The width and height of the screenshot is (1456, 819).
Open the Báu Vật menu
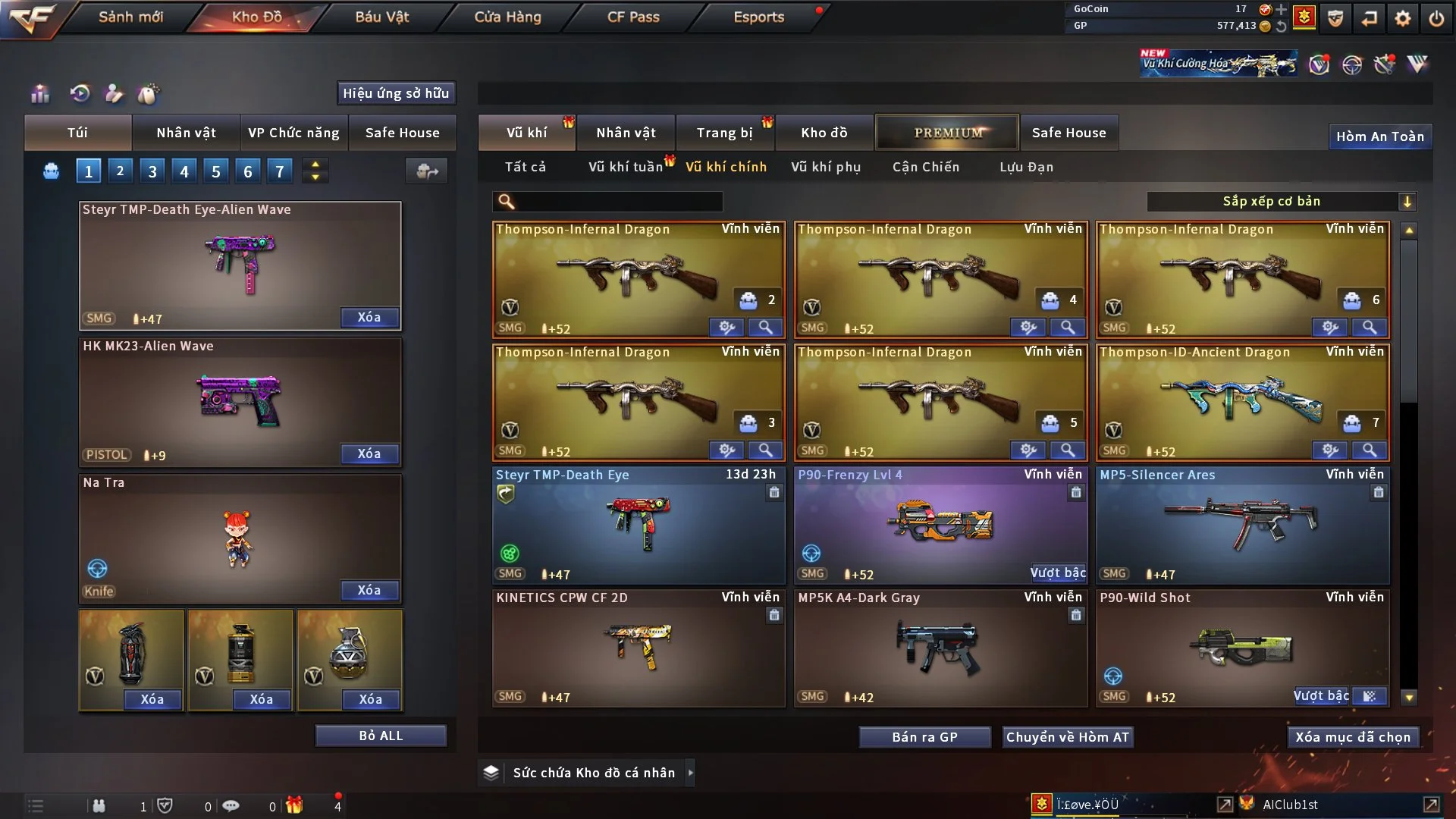point(381,17)
